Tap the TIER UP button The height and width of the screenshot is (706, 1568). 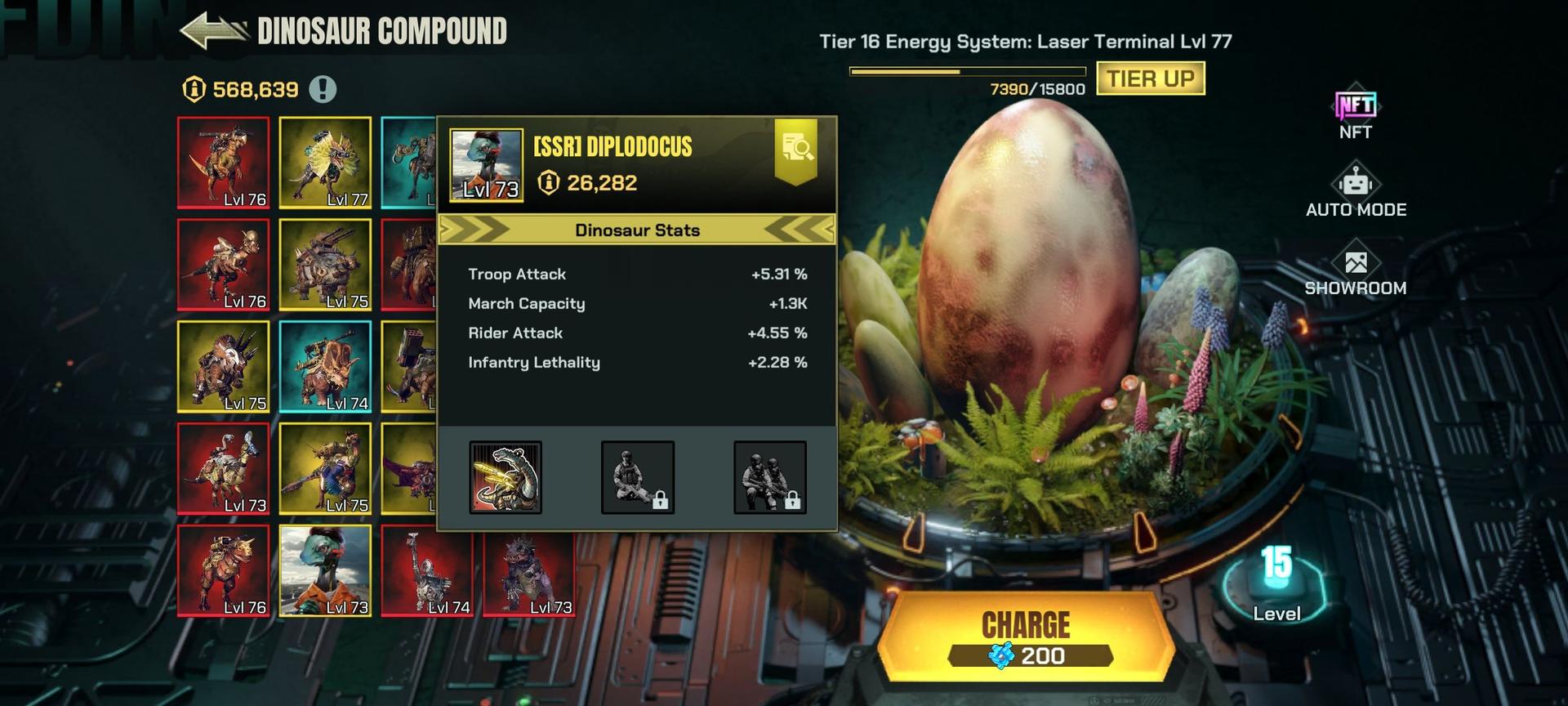[x=1150, y=78]
